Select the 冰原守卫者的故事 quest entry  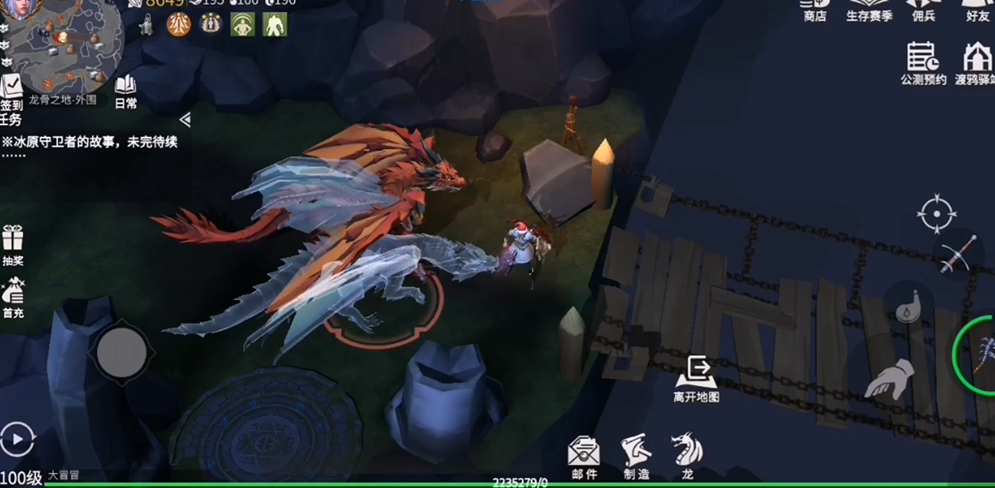tap(90, 142)
